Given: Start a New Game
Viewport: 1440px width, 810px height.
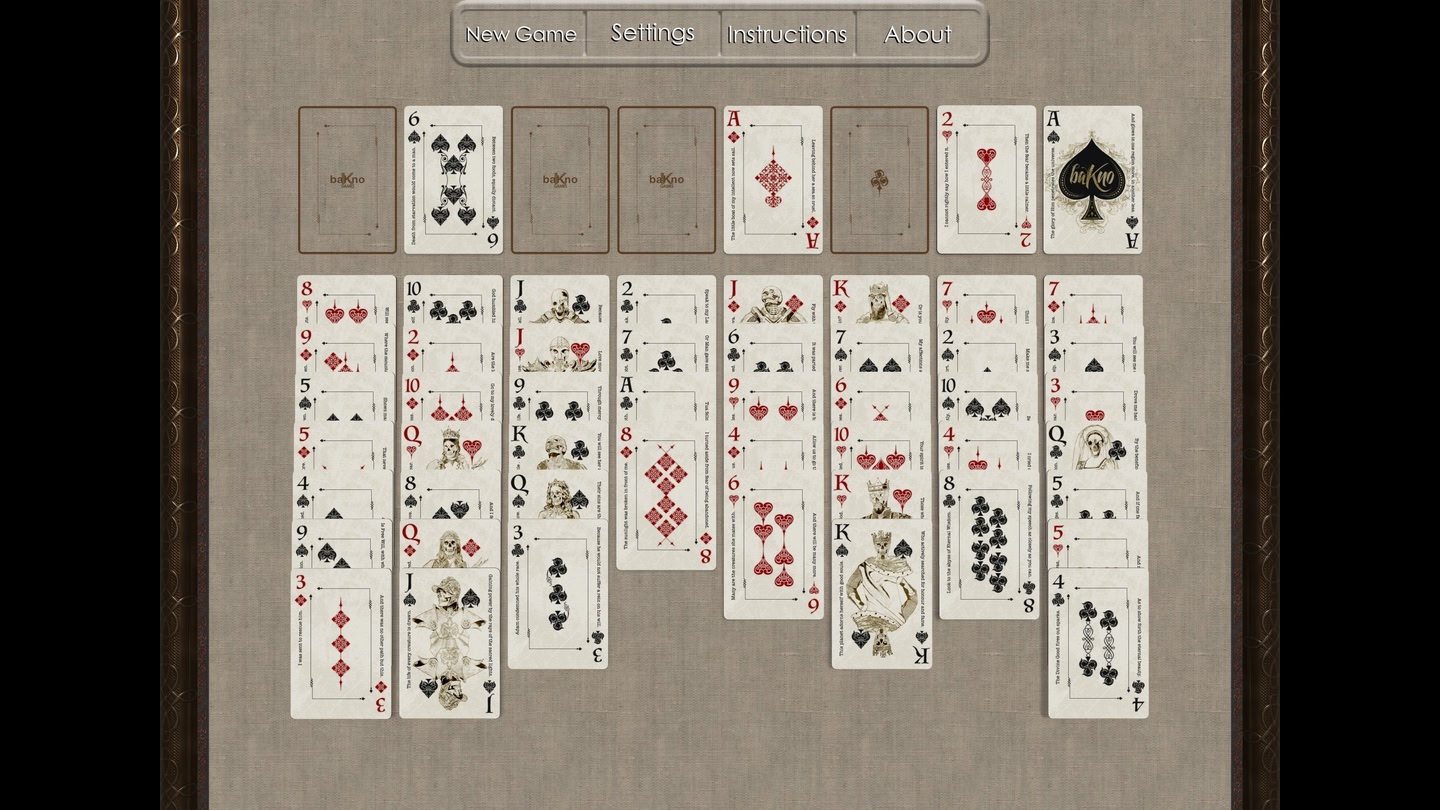Looking at the screenshot, I should pyautogui.click(x=520, y=33).
